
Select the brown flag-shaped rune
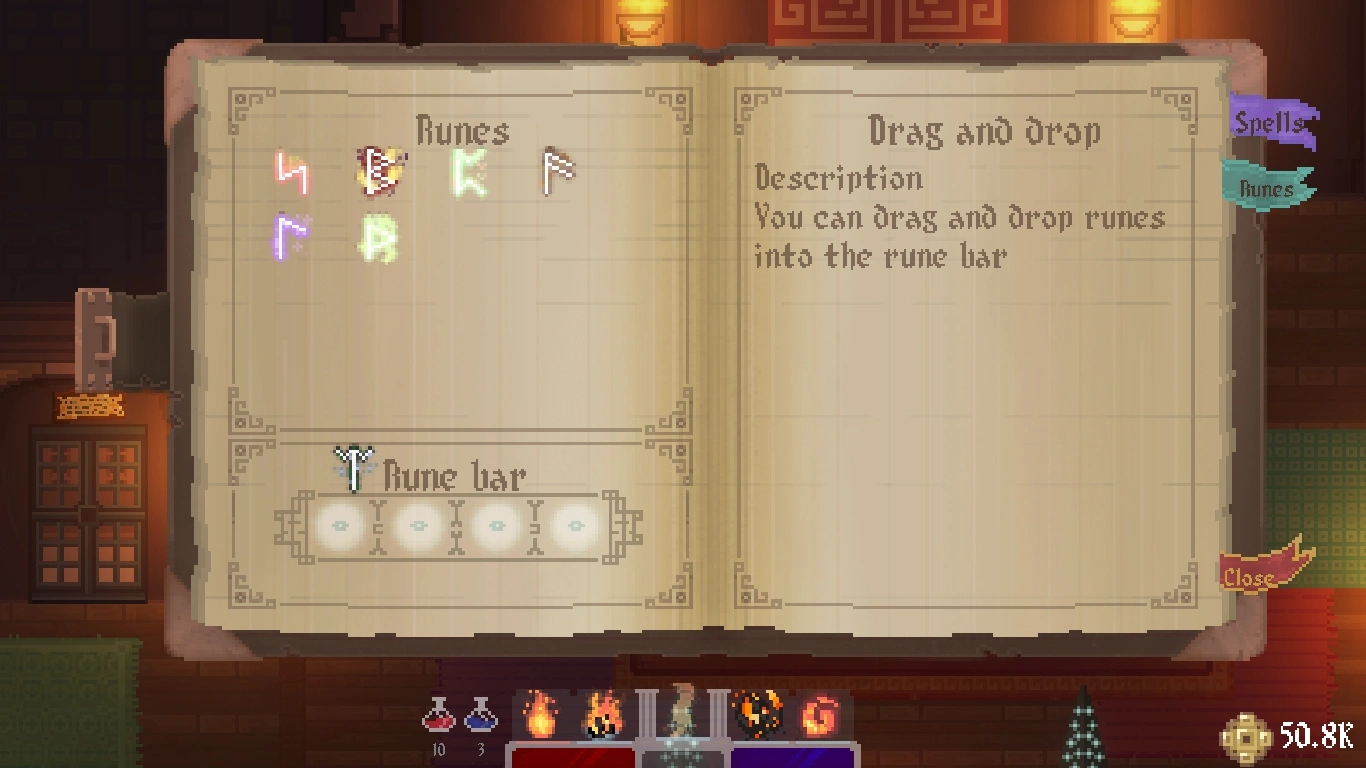click(x=558, y=171)
